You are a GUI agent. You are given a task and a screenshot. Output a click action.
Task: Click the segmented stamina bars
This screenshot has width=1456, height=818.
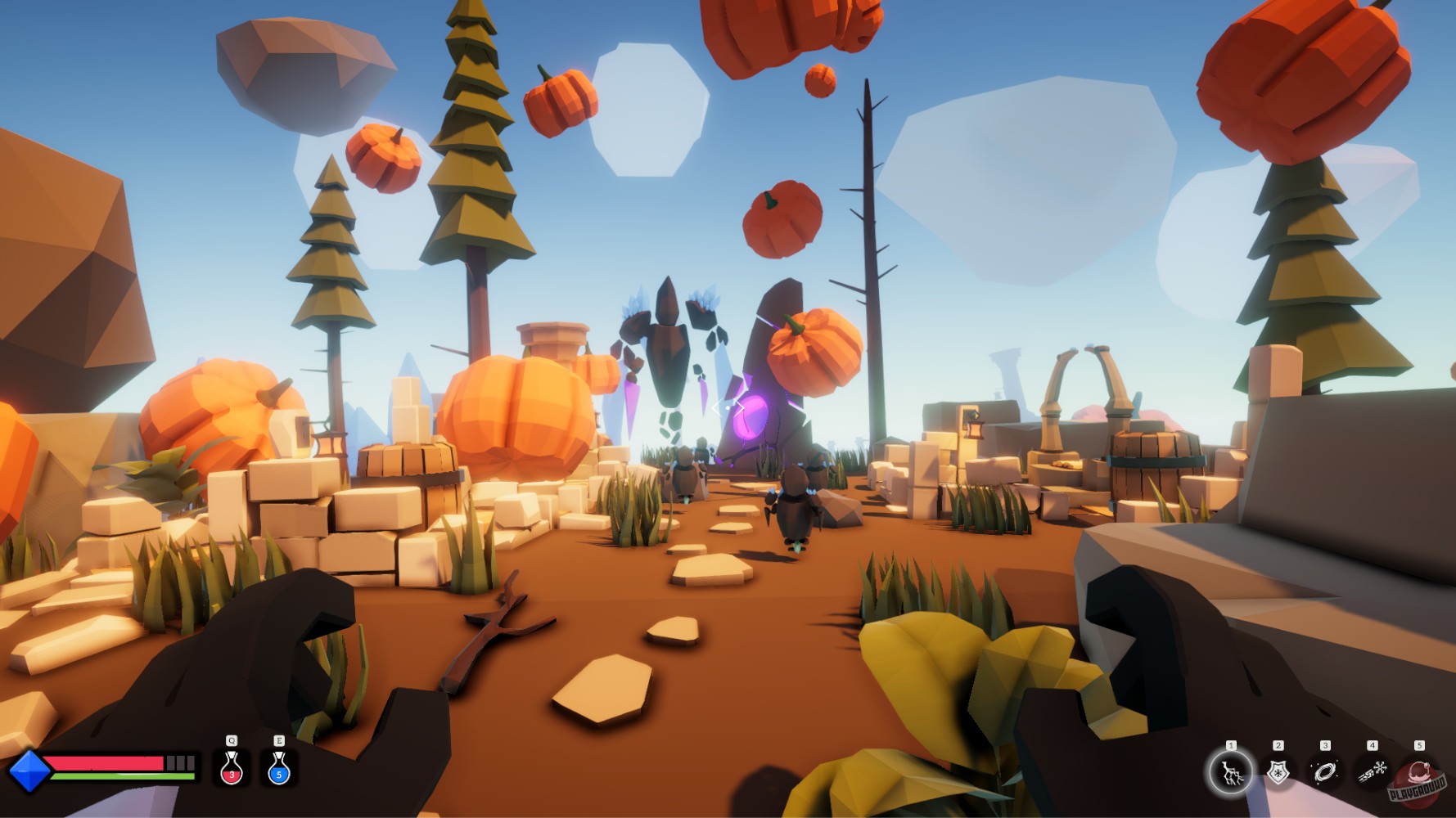(x=180, y=762)
